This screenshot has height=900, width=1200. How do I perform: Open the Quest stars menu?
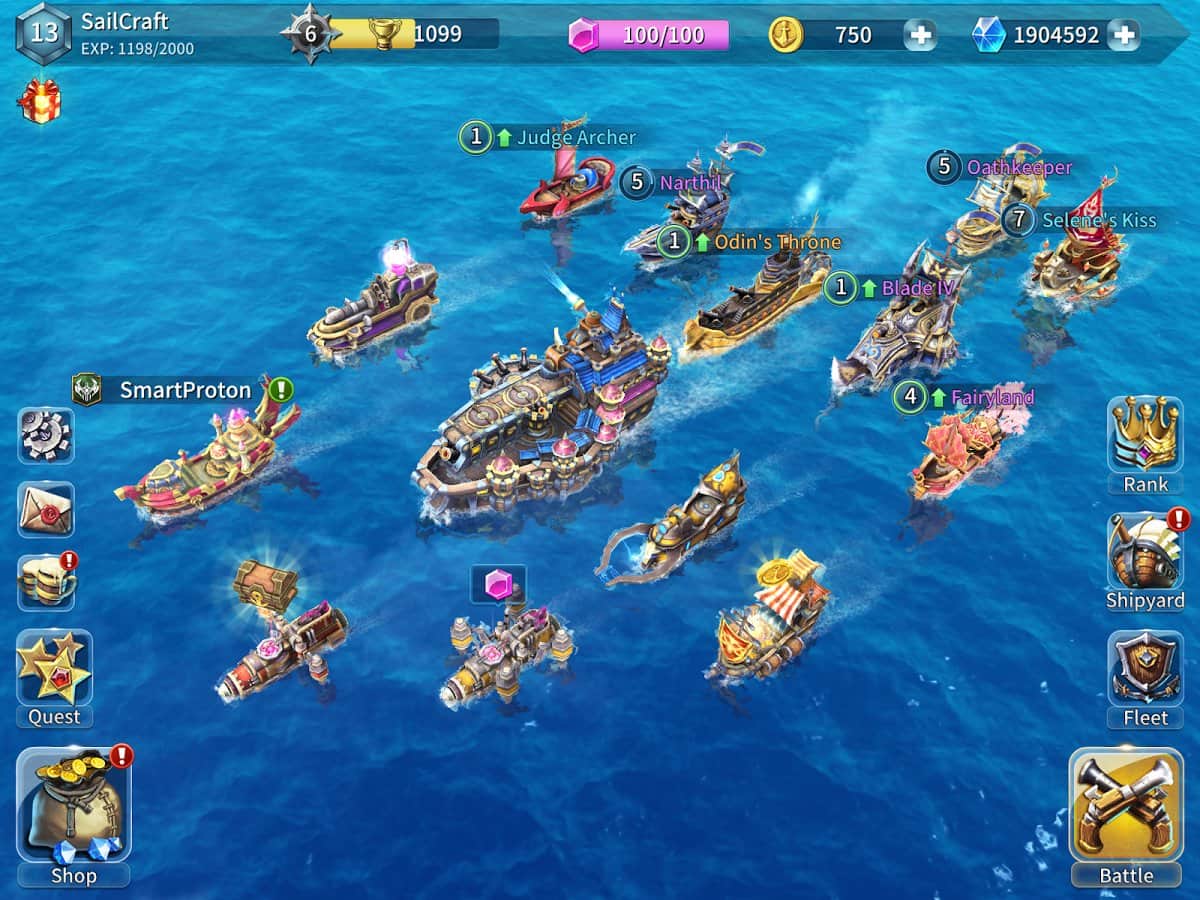click(54, 667)
